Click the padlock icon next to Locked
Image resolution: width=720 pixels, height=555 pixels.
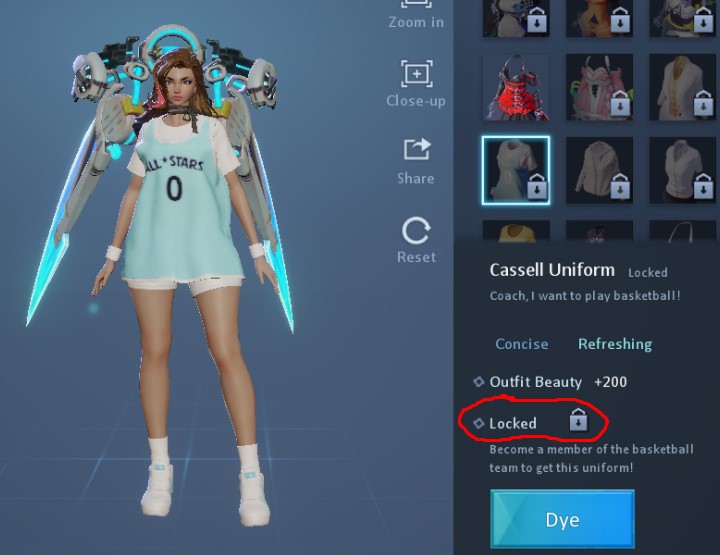pyautogui.click(x=578, y=421)
